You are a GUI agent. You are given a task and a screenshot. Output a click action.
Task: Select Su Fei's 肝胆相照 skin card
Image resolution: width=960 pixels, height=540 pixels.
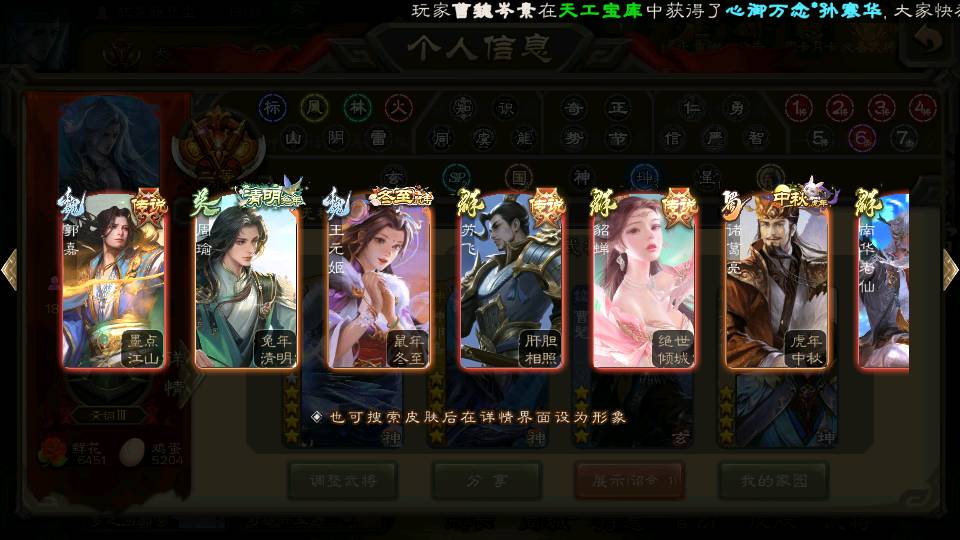511,282
